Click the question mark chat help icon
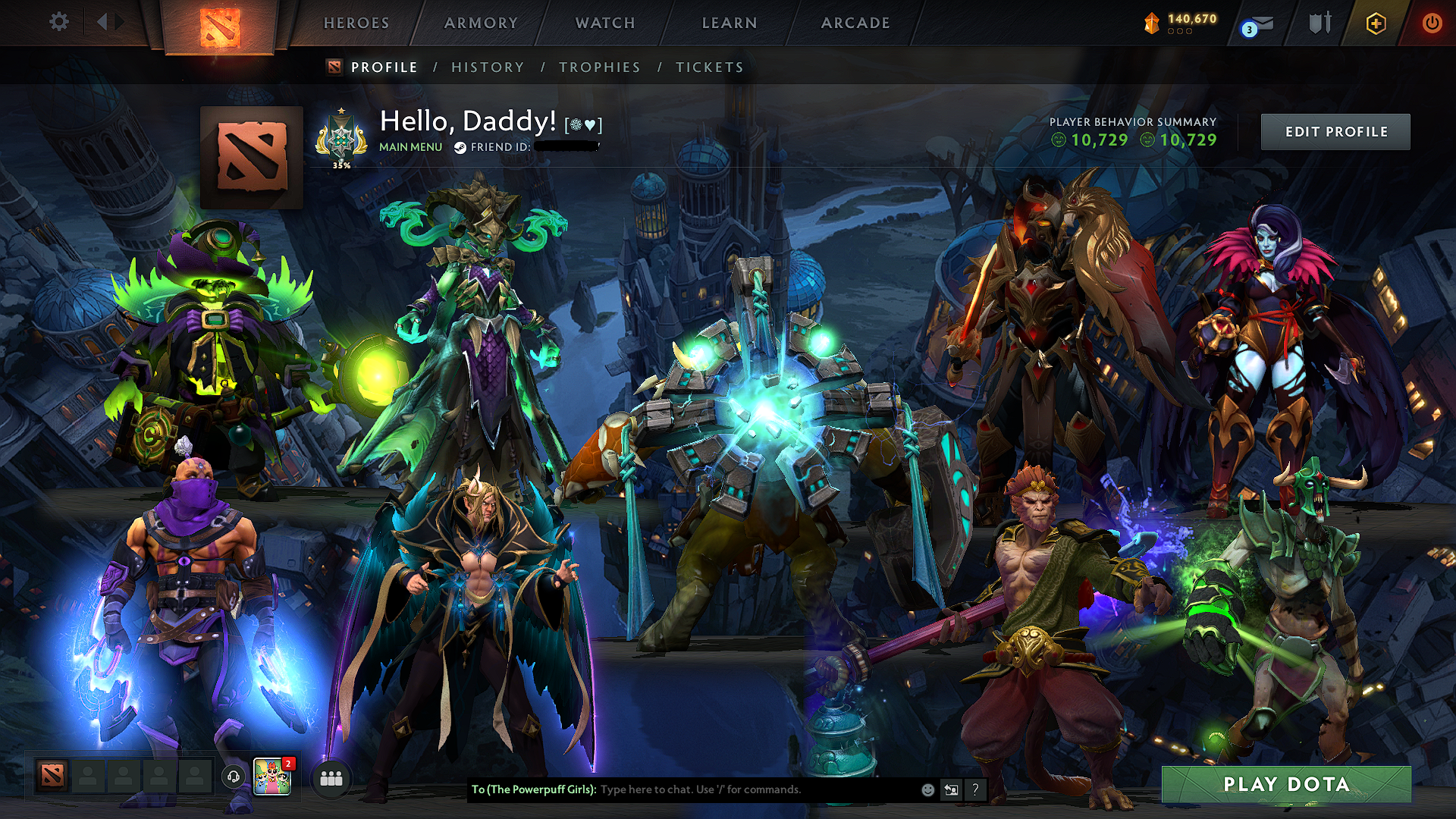This screenshot has width=1456, height=819. click(x=974, y=789)
